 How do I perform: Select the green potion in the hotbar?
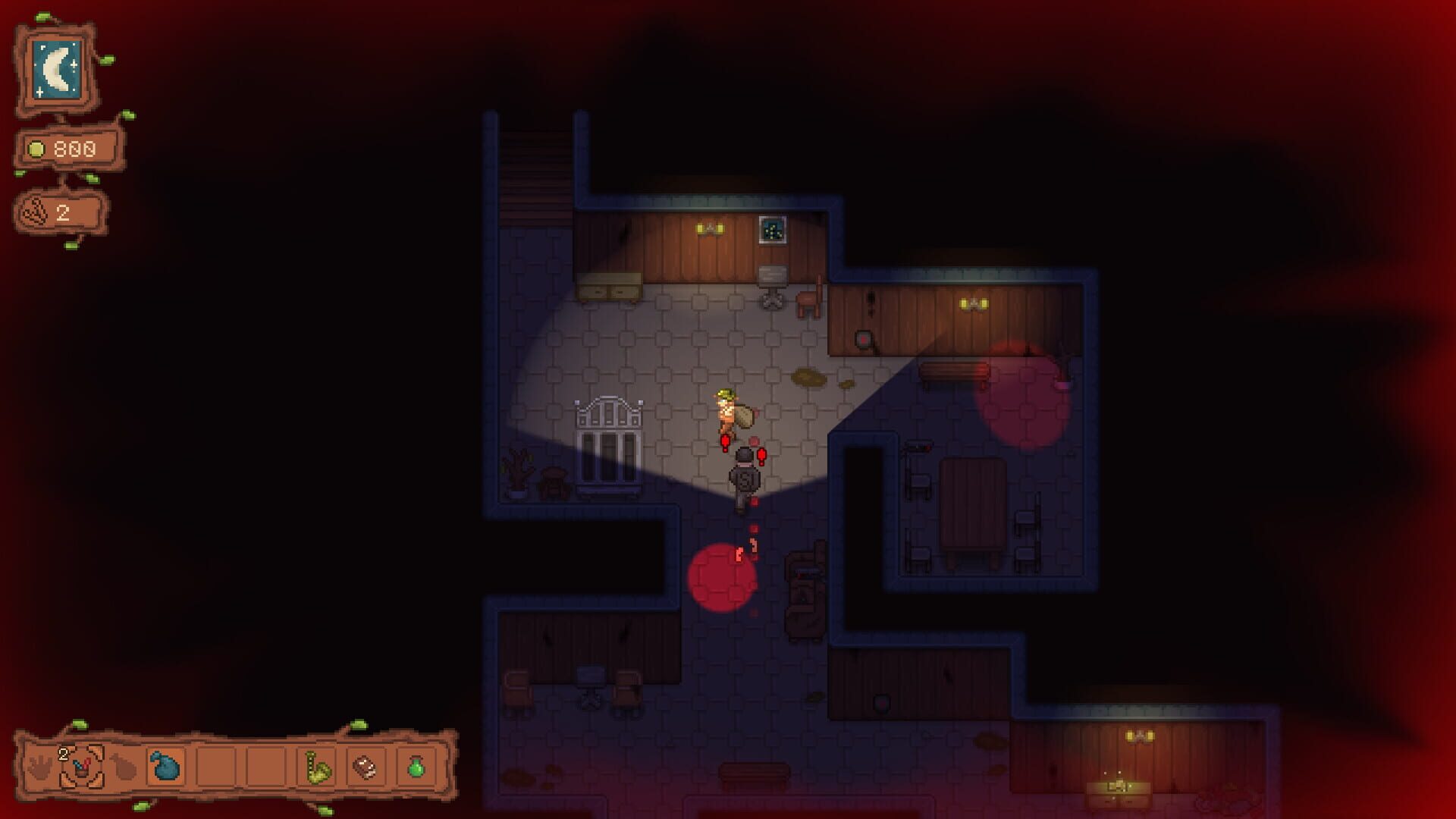point(414,766)
